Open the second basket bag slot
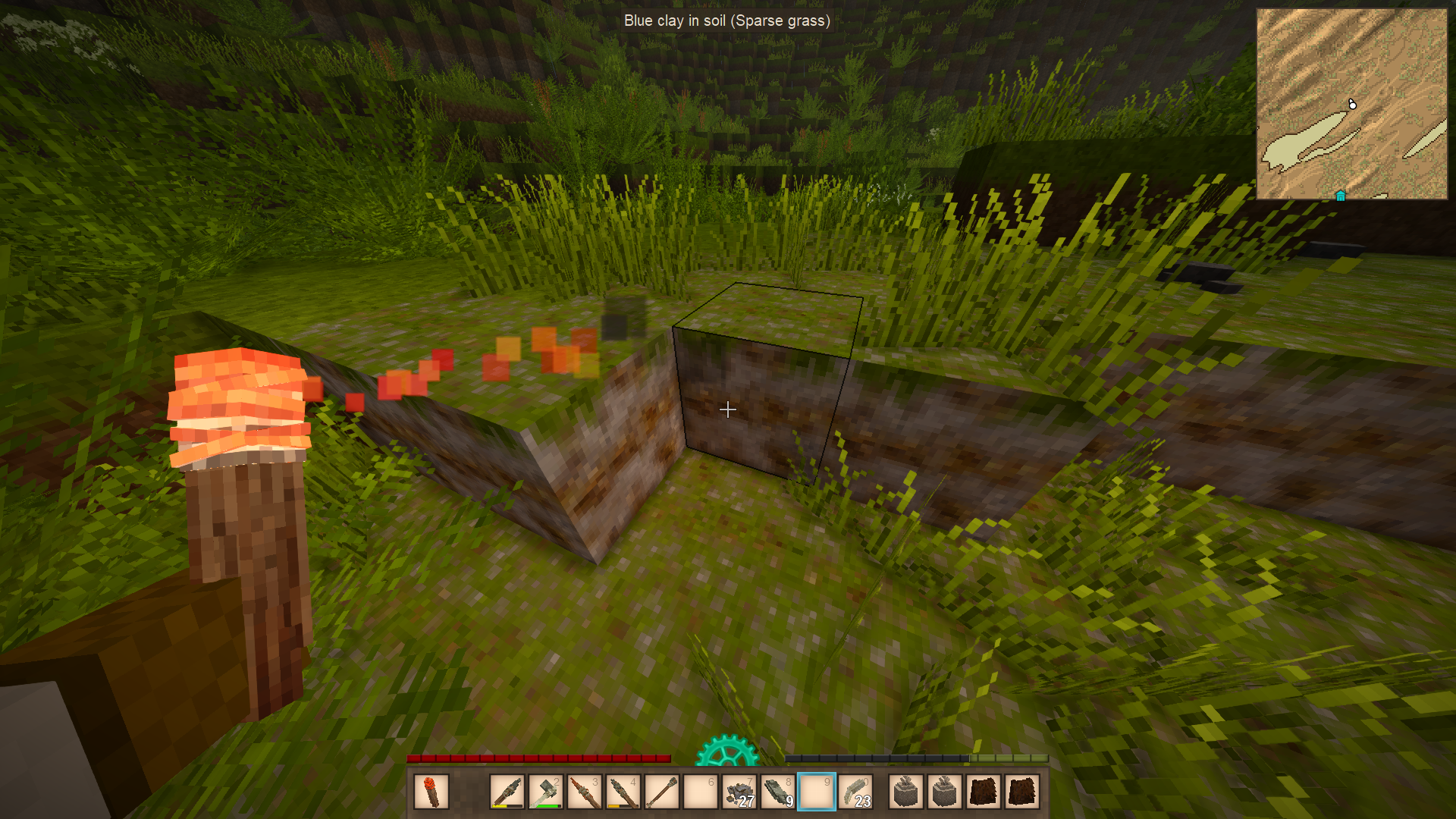The width and height of the screenshot is (1456, 819). 945,792
